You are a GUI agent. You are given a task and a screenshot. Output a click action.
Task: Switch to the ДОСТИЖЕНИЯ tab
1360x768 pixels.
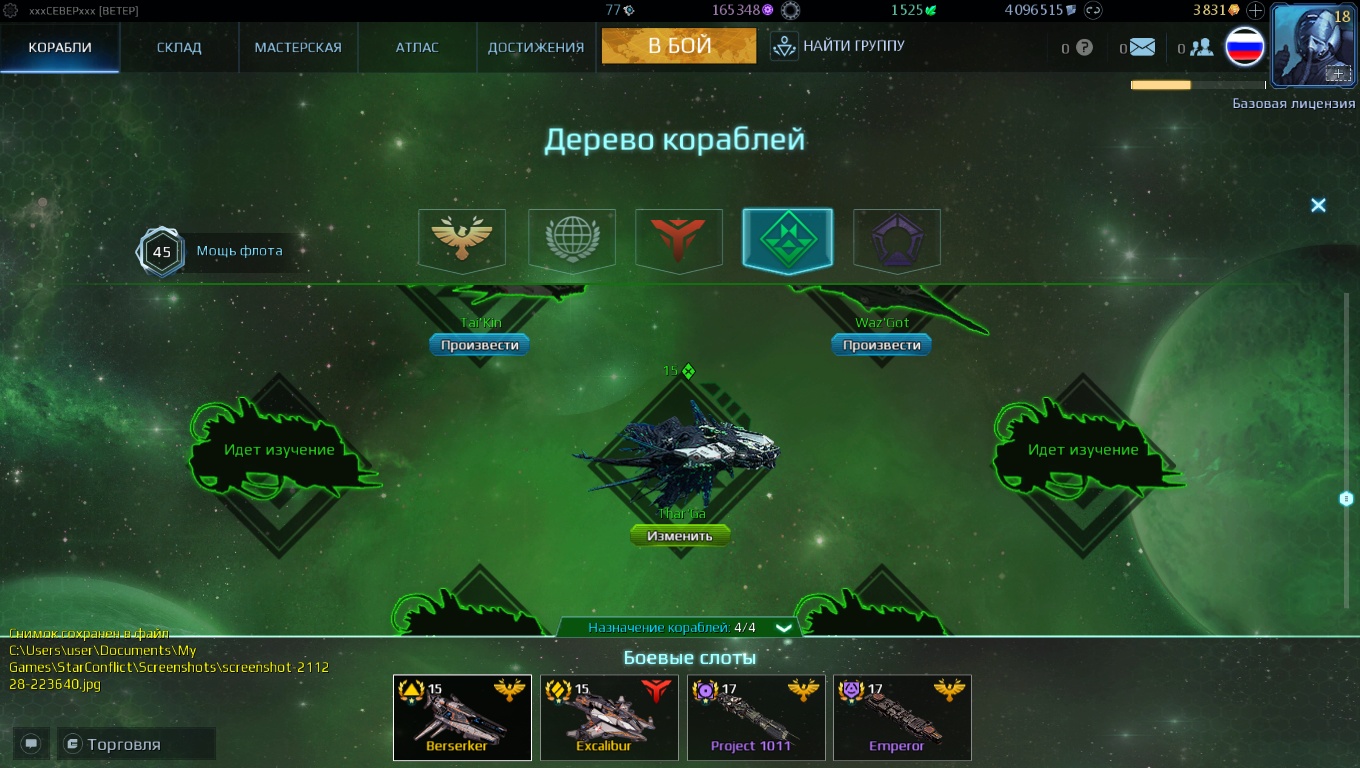534,46
